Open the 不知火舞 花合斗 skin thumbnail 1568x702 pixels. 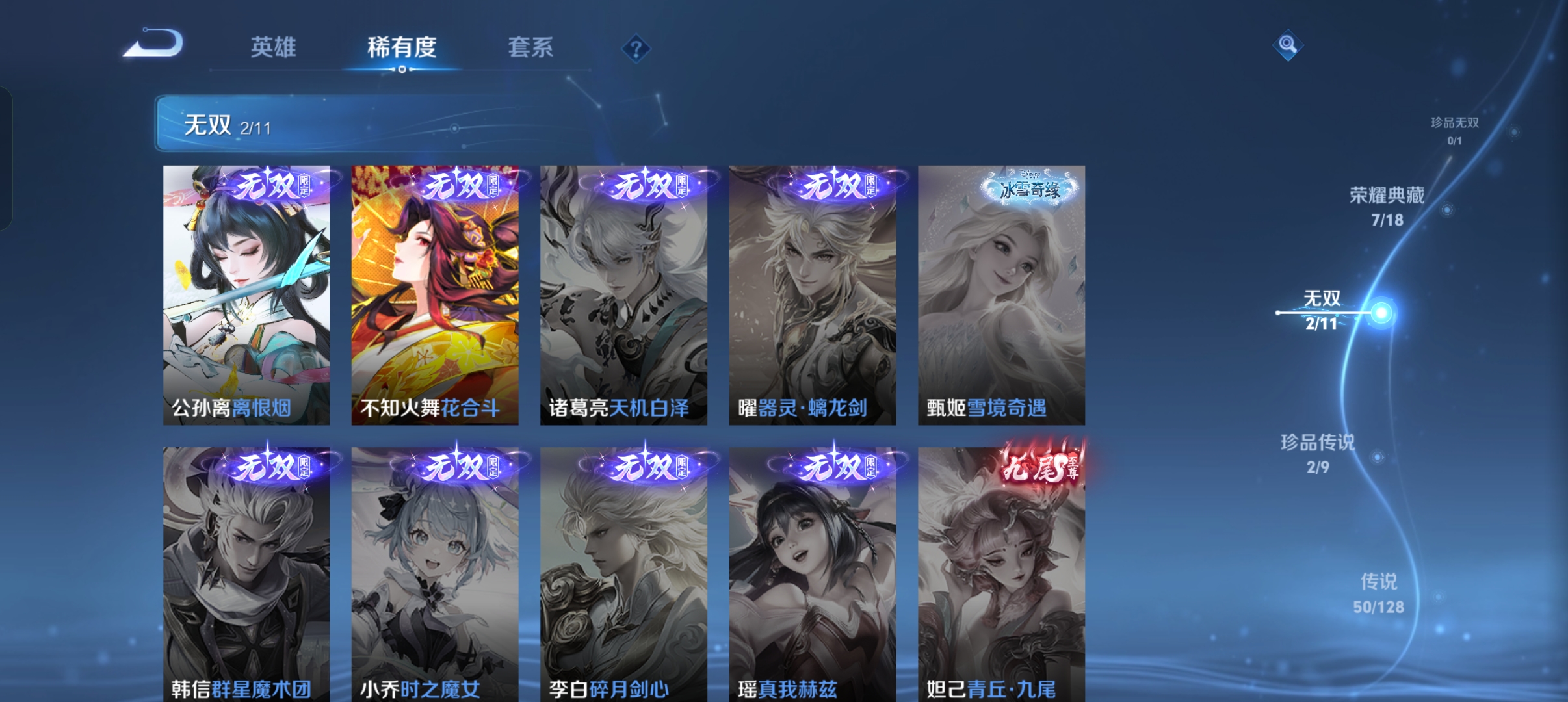(434, 292)
